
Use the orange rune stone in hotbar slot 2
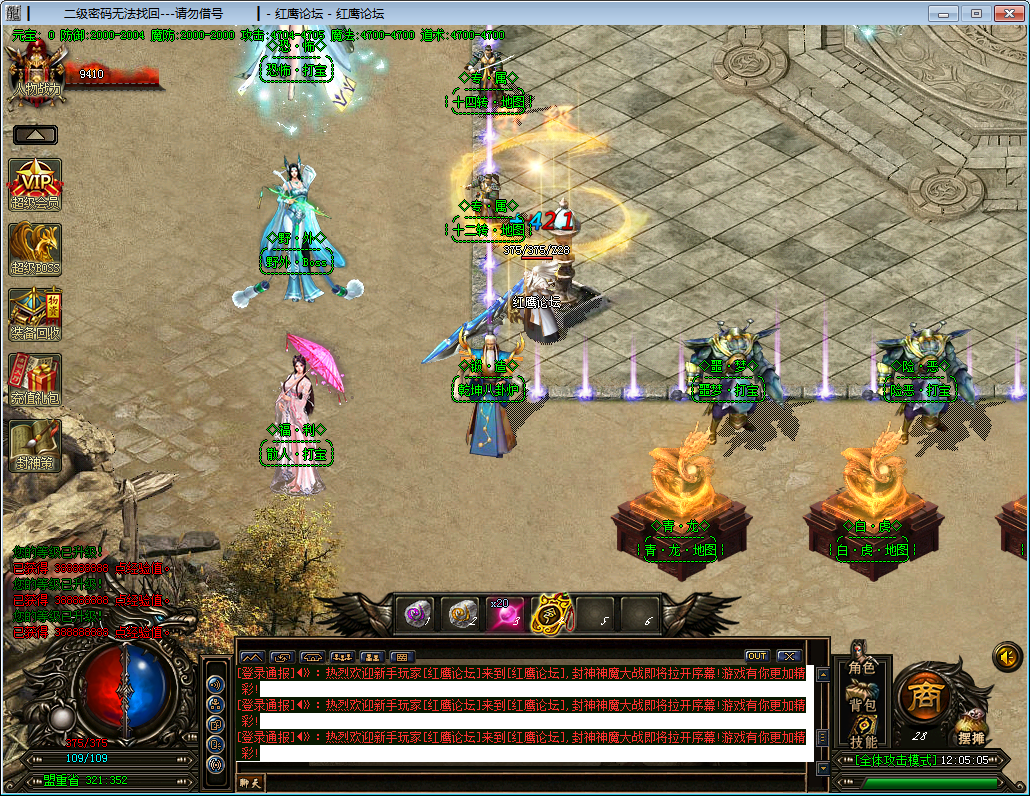461,612
